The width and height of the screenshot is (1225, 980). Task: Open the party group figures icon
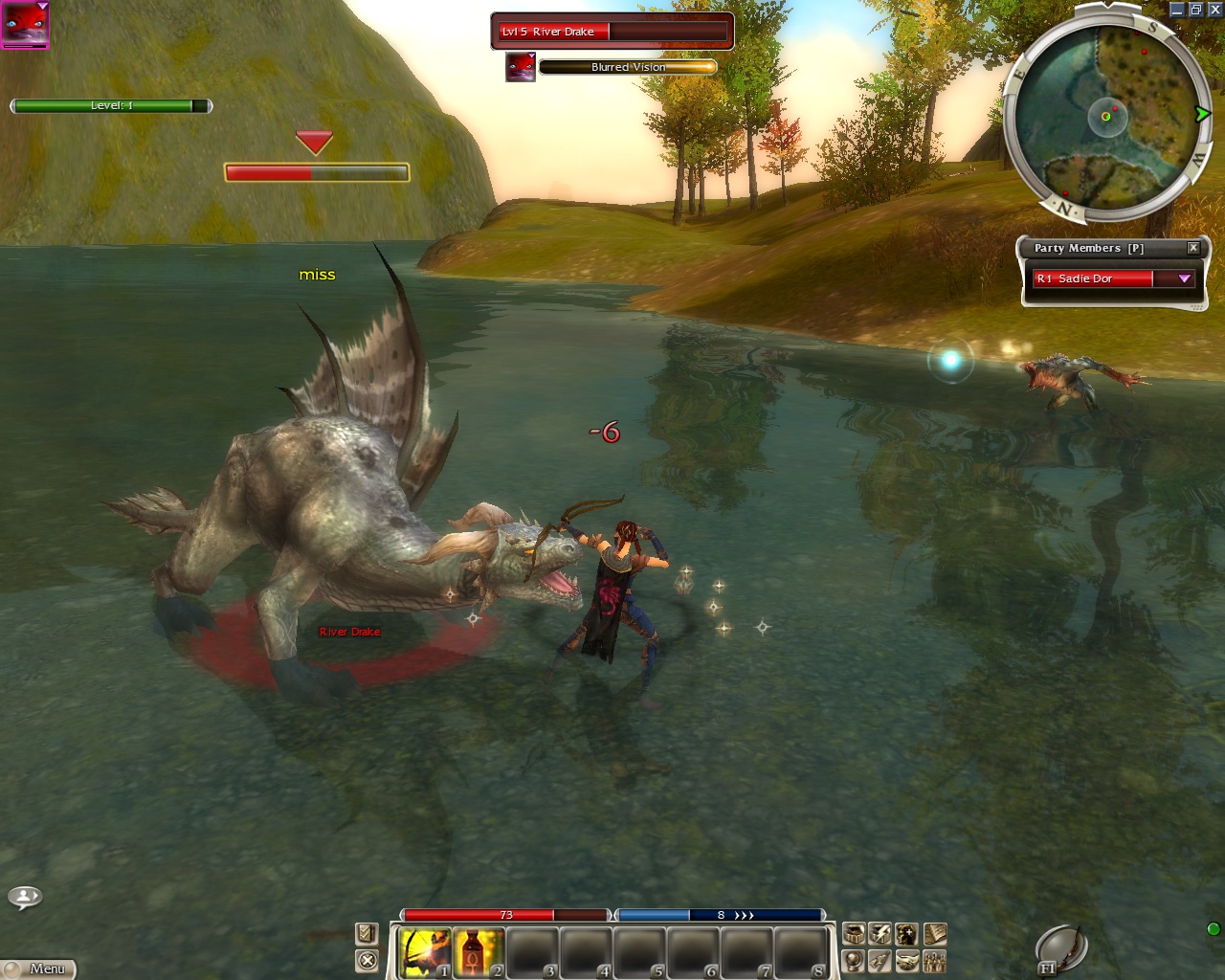(934, 961)
